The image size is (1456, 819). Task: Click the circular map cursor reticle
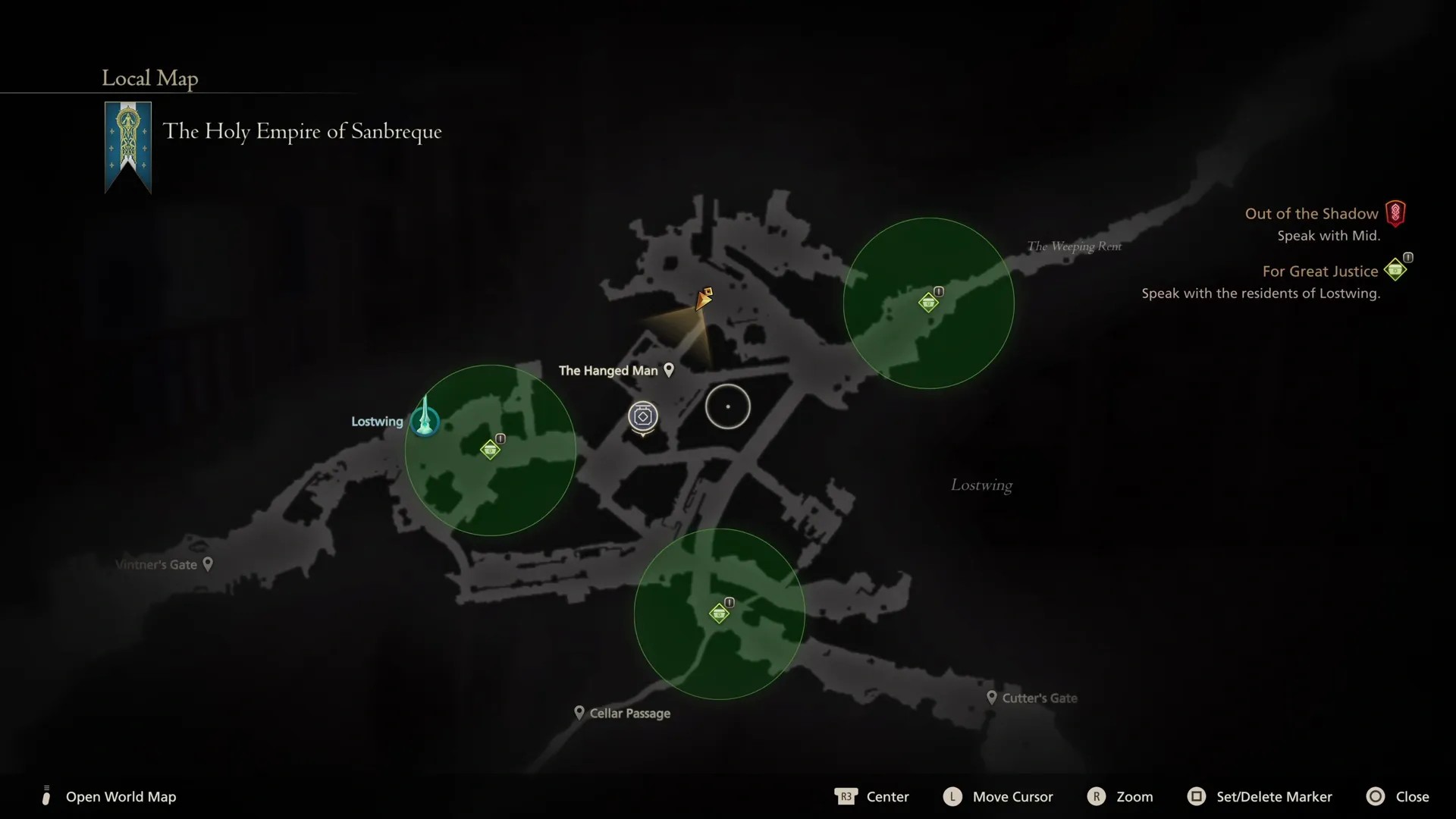[728, 406]
